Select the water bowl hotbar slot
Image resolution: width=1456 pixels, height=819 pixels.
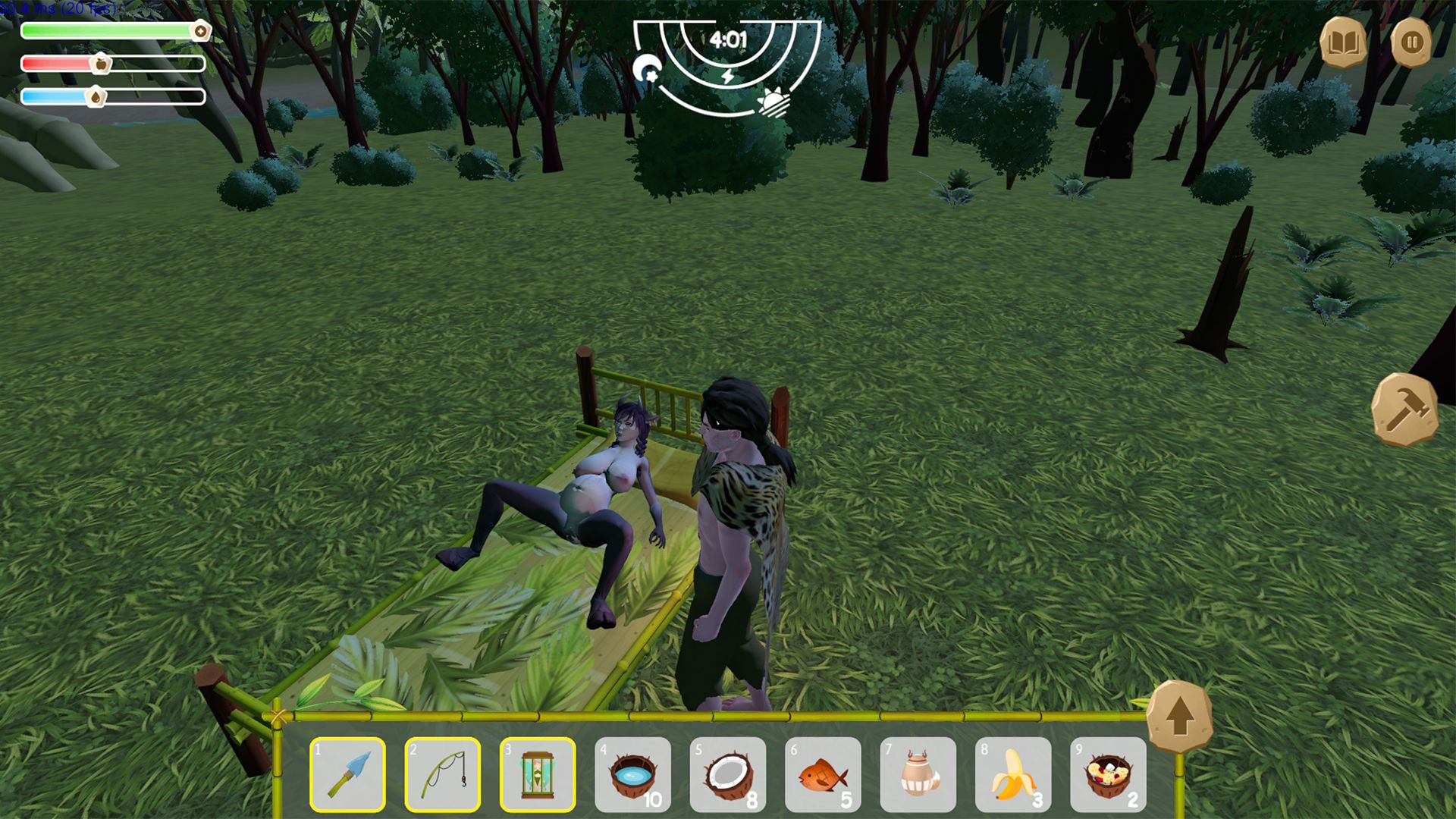click(x=633, y=774)
